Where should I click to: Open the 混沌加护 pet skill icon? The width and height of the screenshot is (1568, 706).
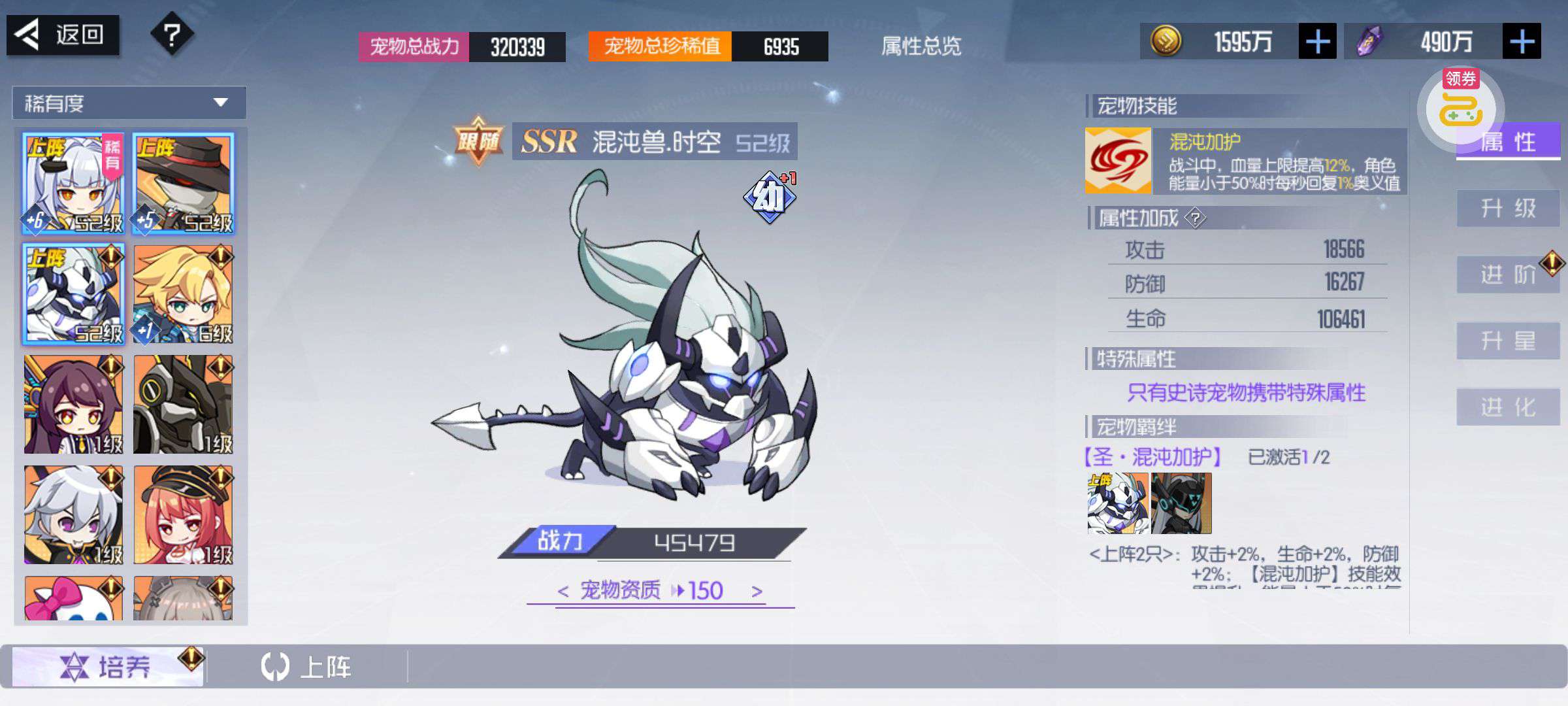pyautogui.click(x=1118, y=161)
